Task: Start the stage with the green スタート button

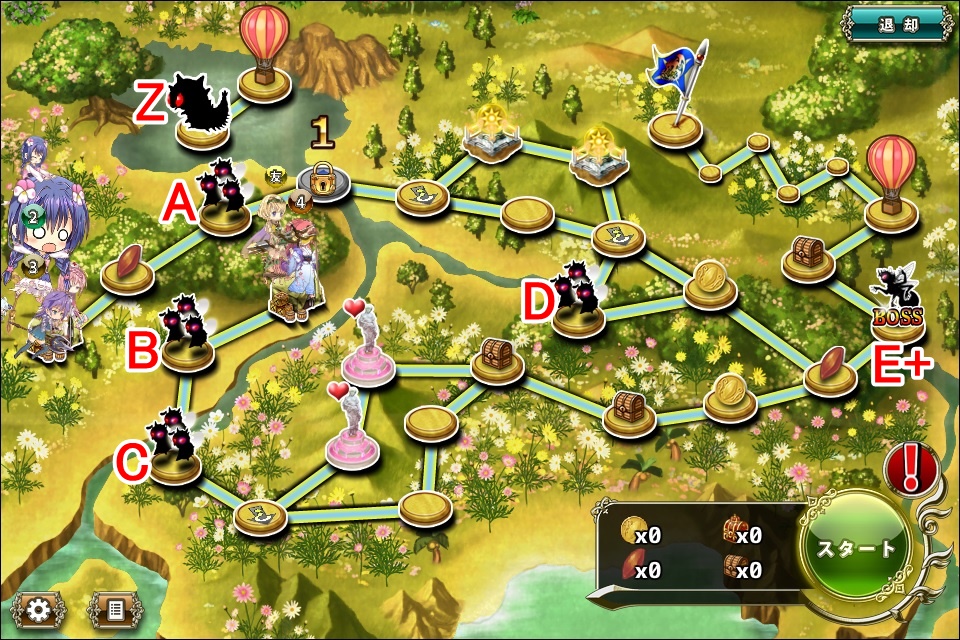Action: click(x=857, y=549)
